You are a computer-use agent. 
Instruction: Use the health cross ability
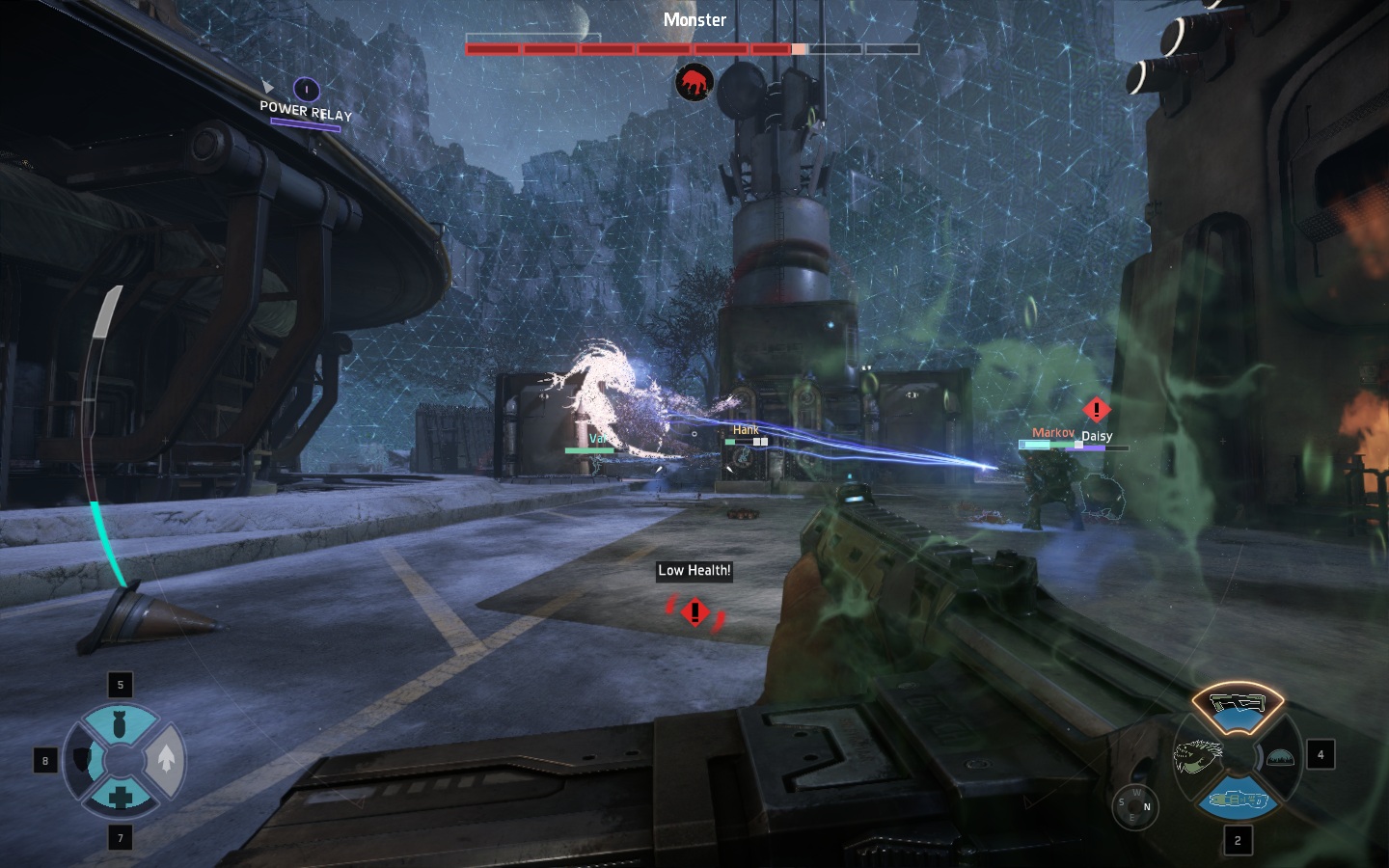[121, 797]
